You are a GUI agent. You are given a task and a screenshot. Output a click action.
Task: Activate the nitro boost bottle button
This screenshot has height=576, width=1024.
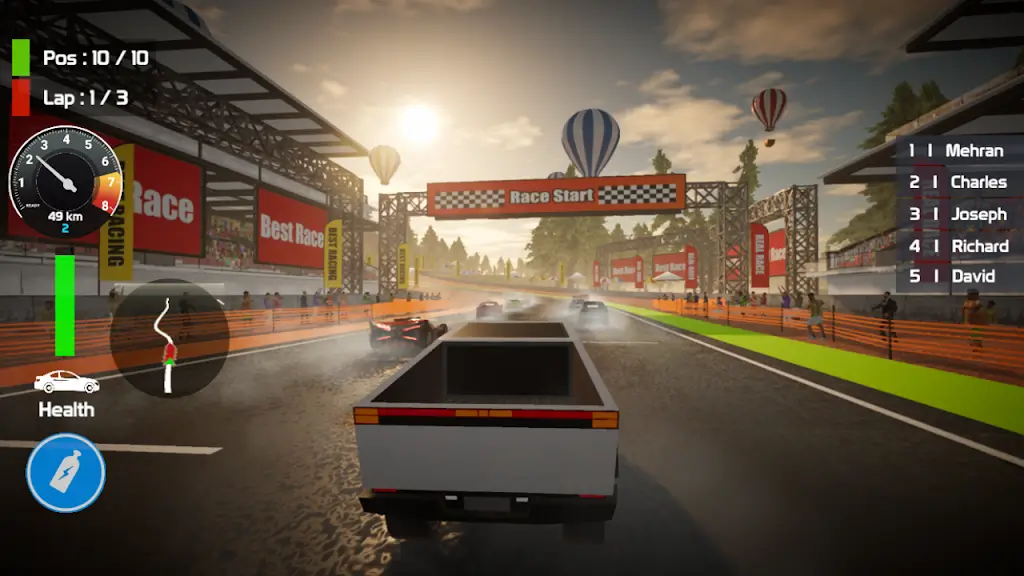tap(66, 473)
